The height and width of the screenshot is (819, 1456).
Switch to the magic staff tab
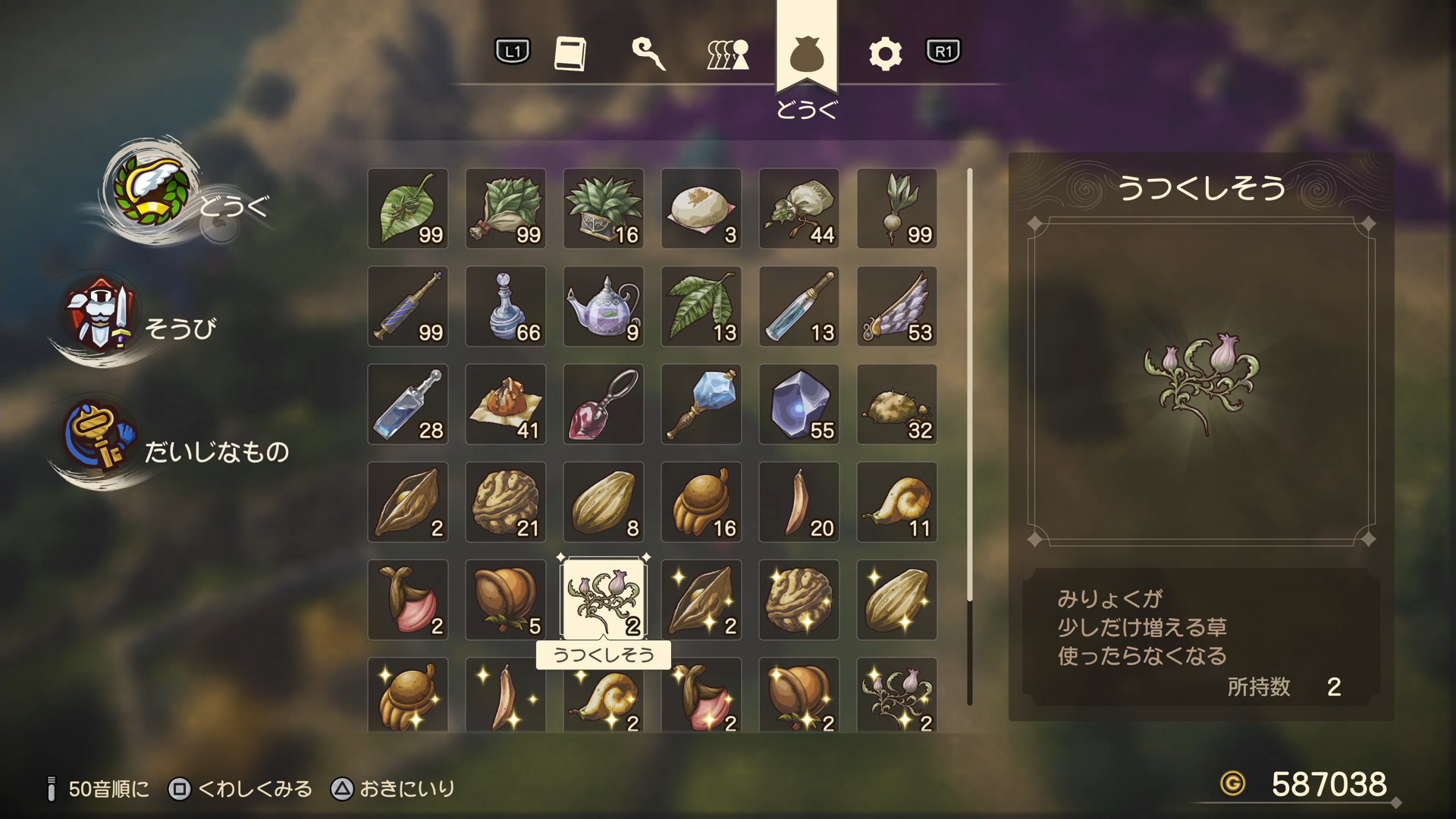pyautogui.click(x=648, y=53)
